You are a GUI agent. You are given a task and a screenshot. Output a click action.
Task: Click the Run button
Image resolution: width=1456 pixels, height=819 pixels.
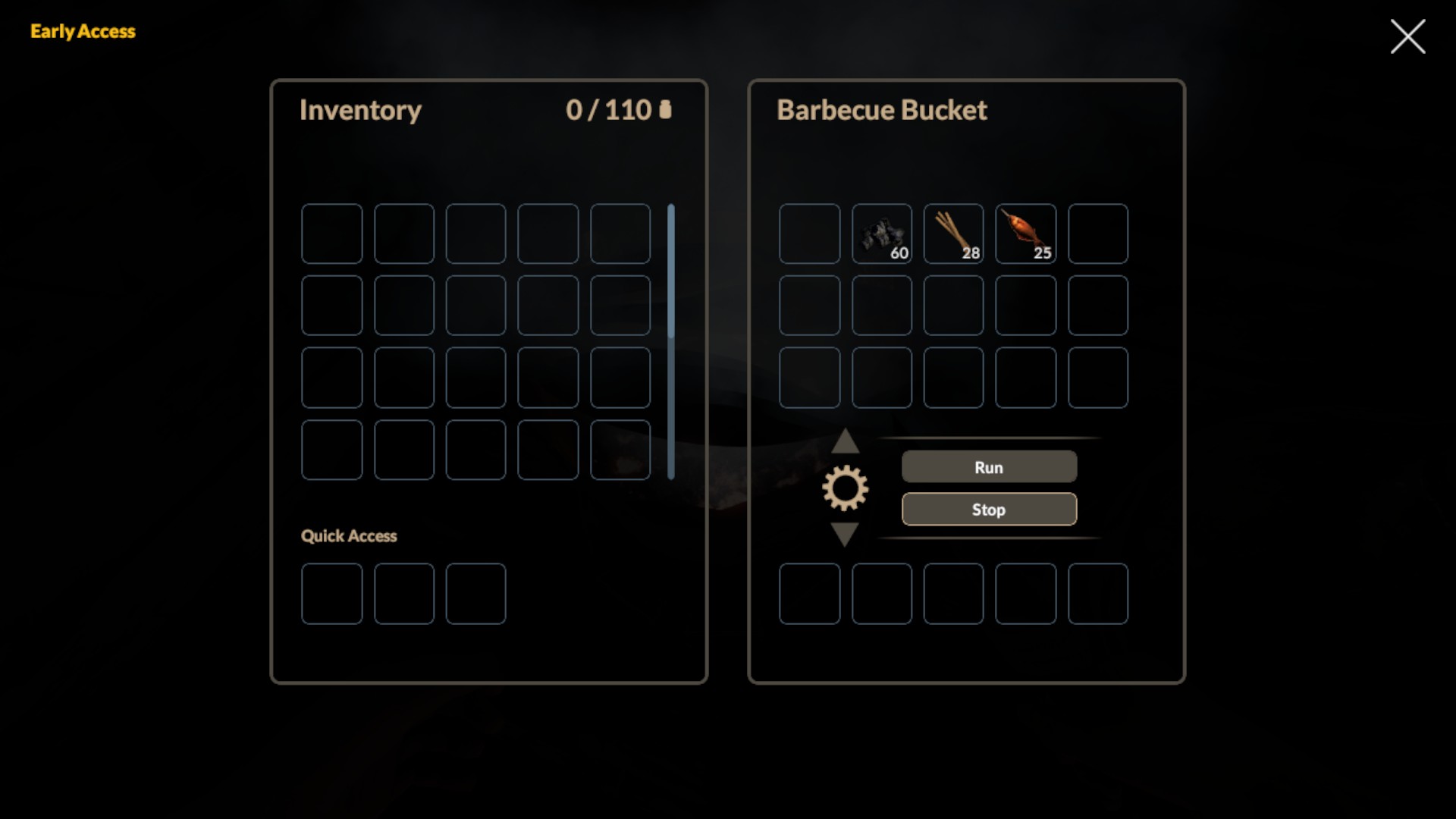(989, 467)
